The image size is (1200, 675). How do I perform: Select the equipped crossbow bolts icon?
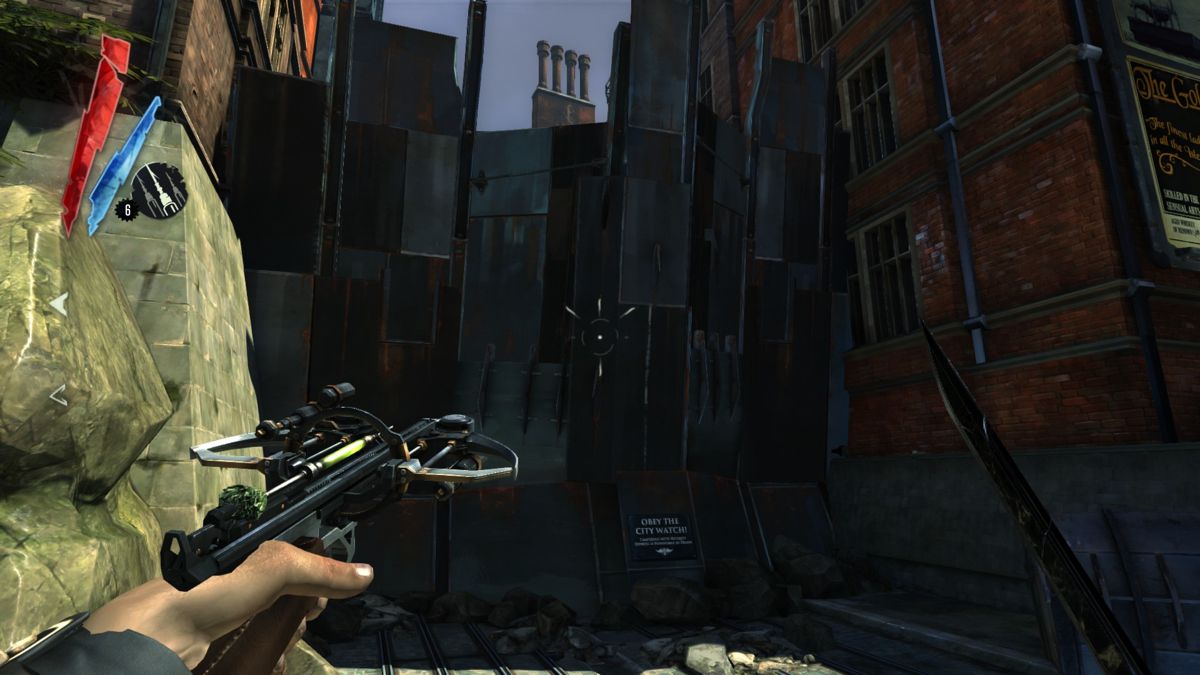point(160,189)
